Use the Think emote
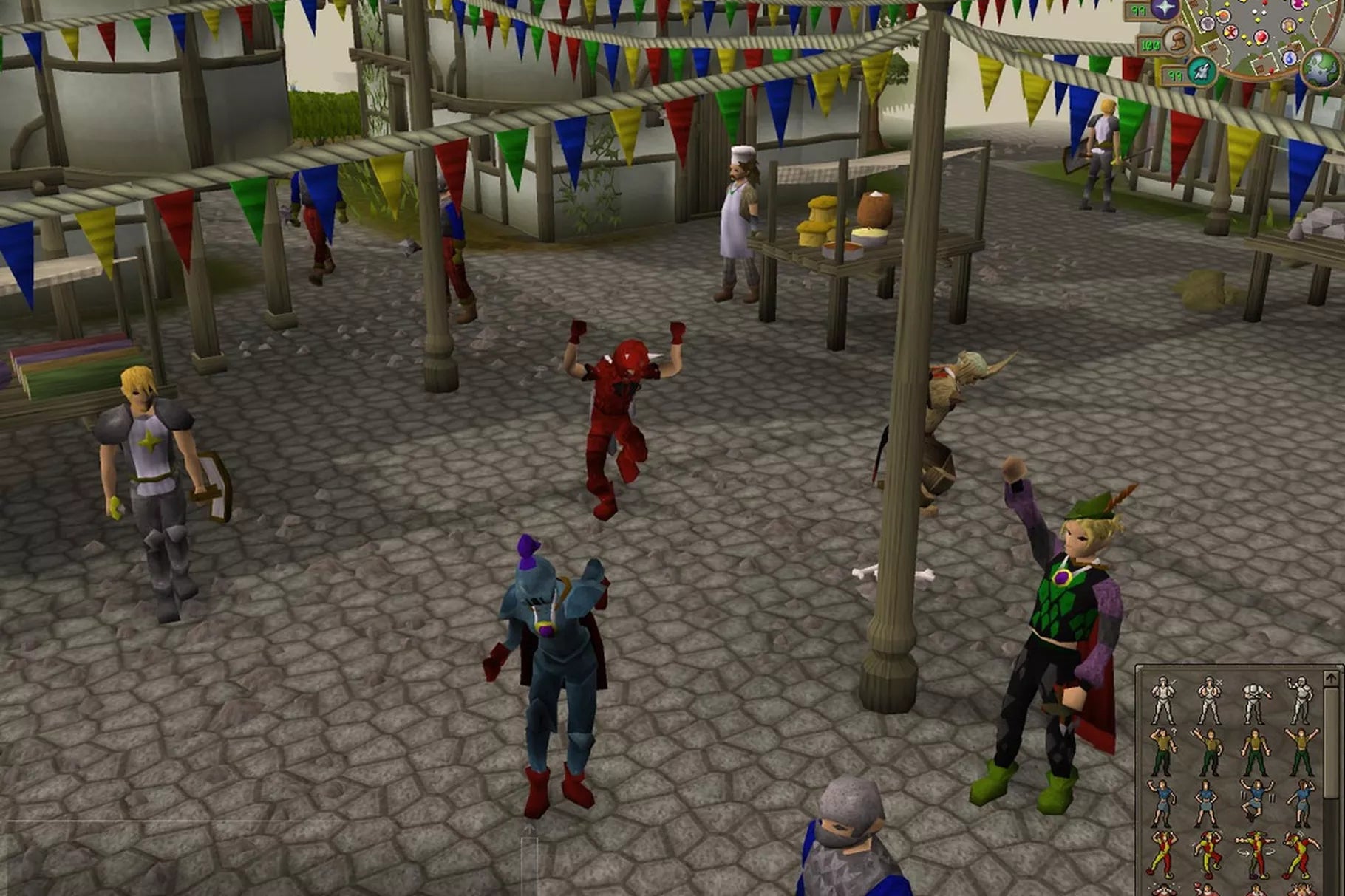This screenshot has width=1345, height=896. coord(1164,748)
